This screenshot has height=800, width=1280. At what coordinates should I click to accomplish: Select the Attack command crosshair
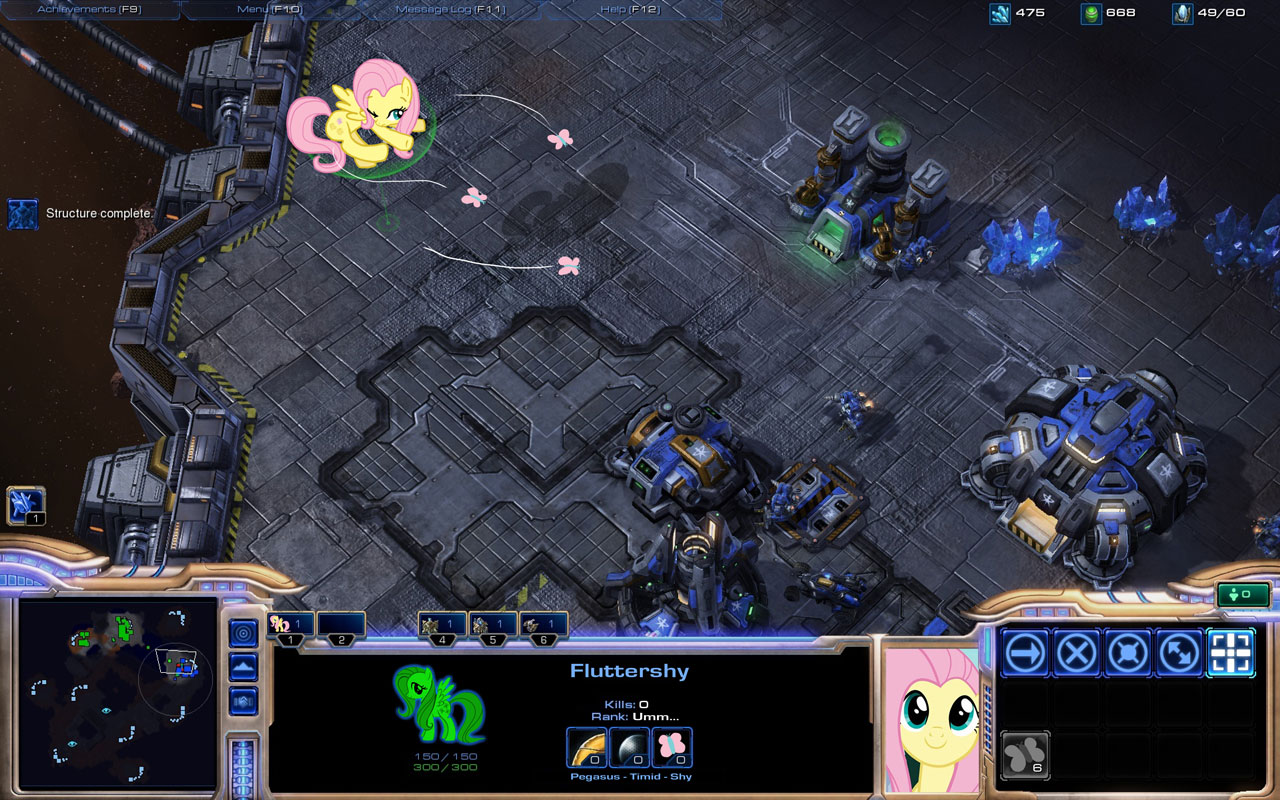pos(1231,653)
